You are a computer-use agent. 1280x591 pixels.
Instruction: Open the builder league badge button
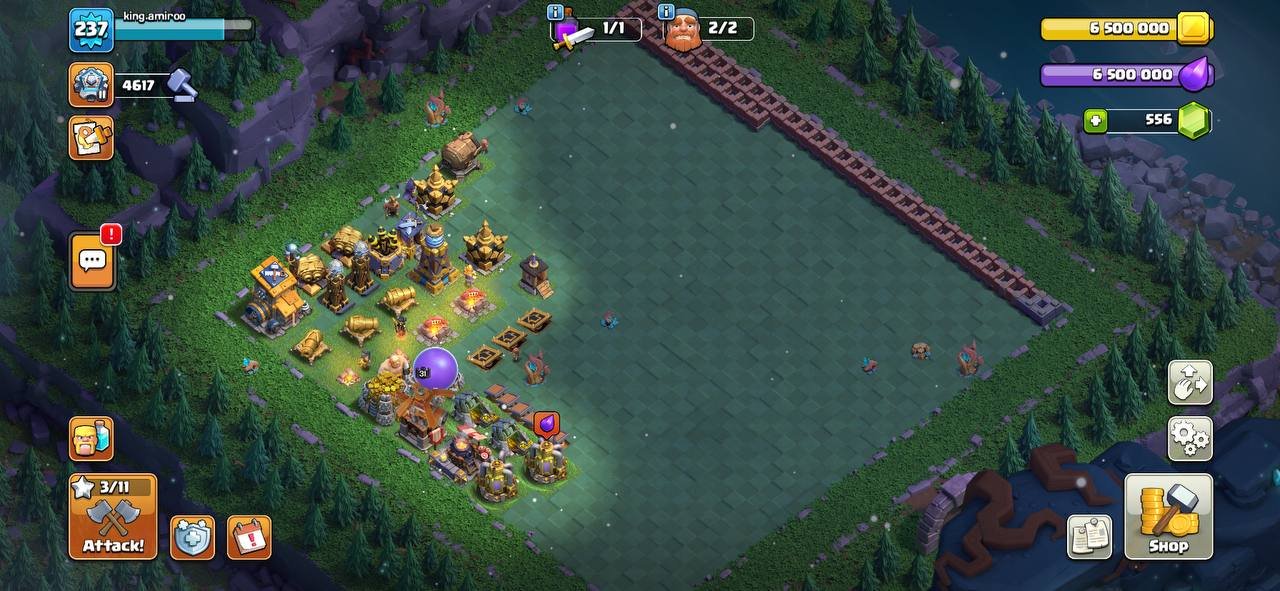click(91, 84)
